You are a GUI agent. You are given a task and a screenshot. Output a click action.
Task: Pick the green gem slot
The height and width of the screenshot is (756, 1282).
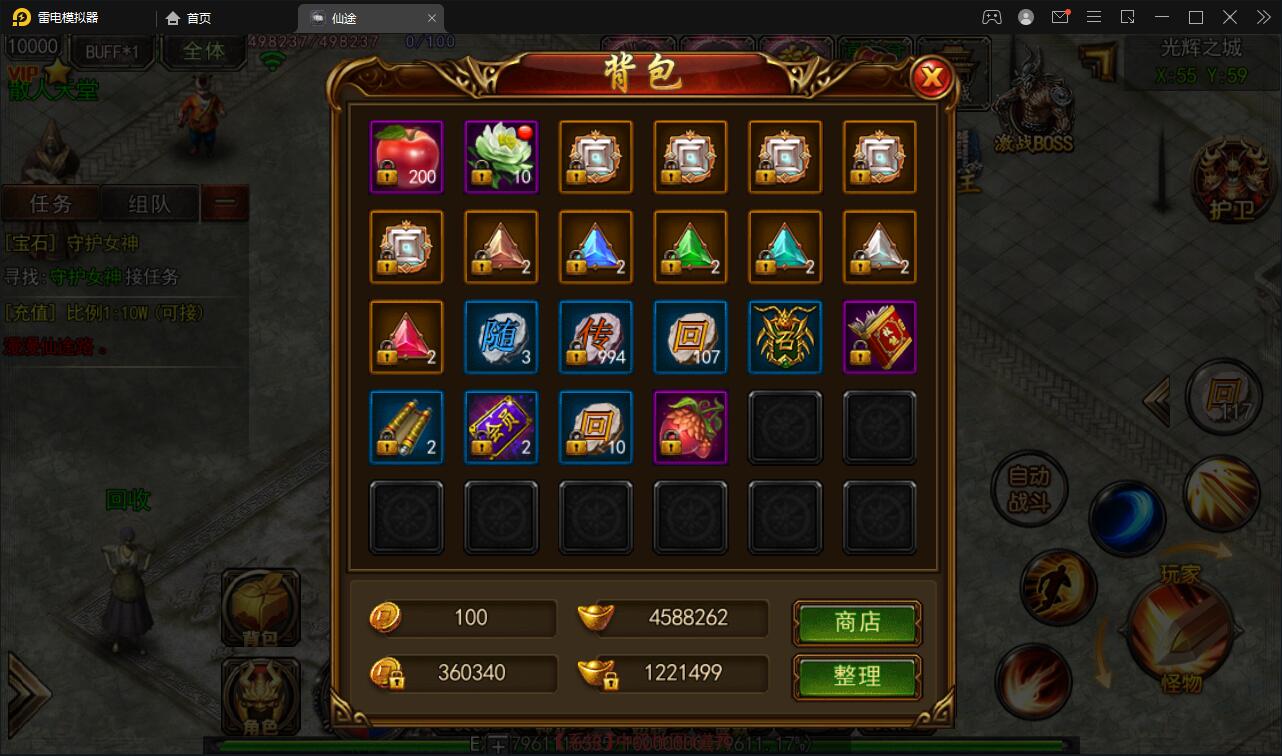coord(690,247)
